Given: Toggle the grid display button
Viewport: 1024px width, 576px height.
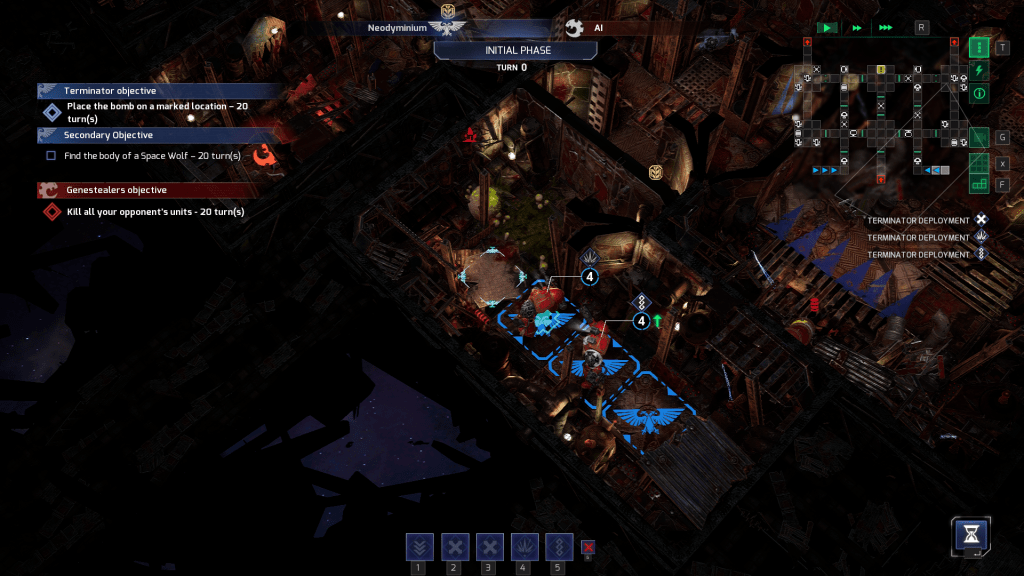Looking at the screenshot, I should (980, 163).
